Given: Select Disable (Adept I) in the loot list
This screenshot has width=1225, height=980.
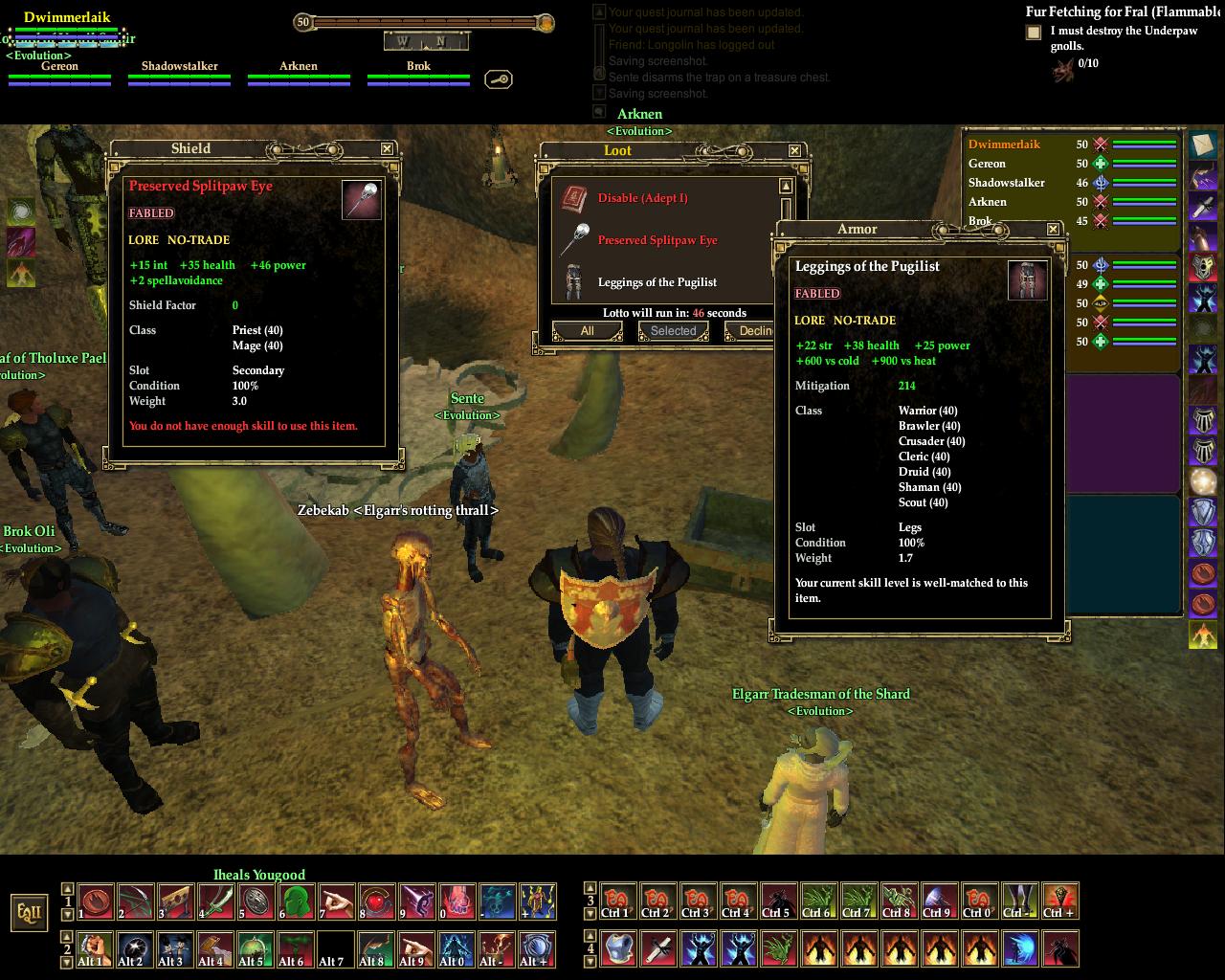Looking at the screenshot, I should 642,198.
